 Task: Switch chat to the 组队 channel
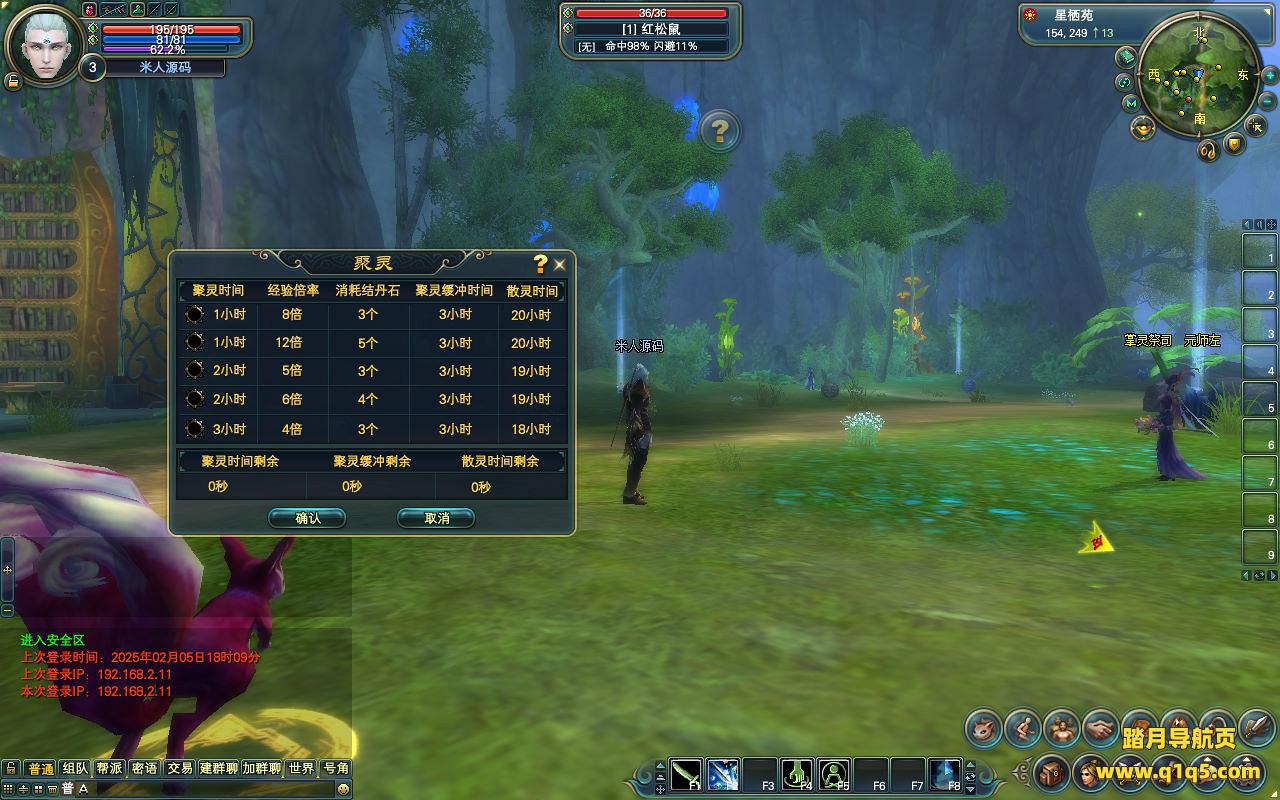75,768
